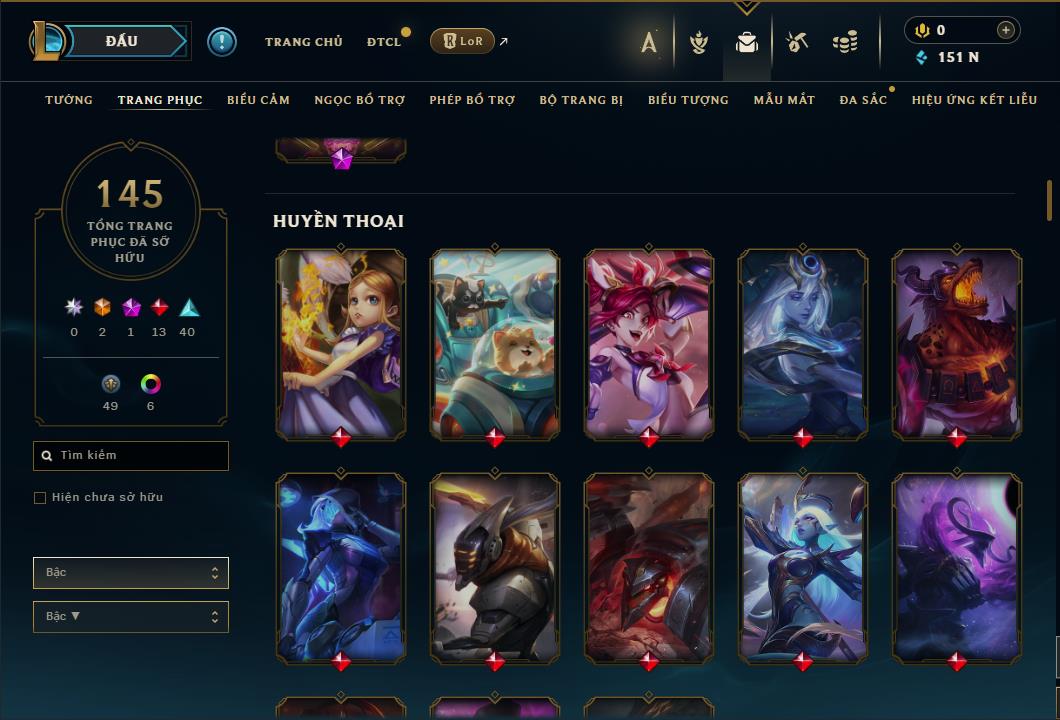Add RP with the plus button
1060x720 pixels.
coord(1005,30)
